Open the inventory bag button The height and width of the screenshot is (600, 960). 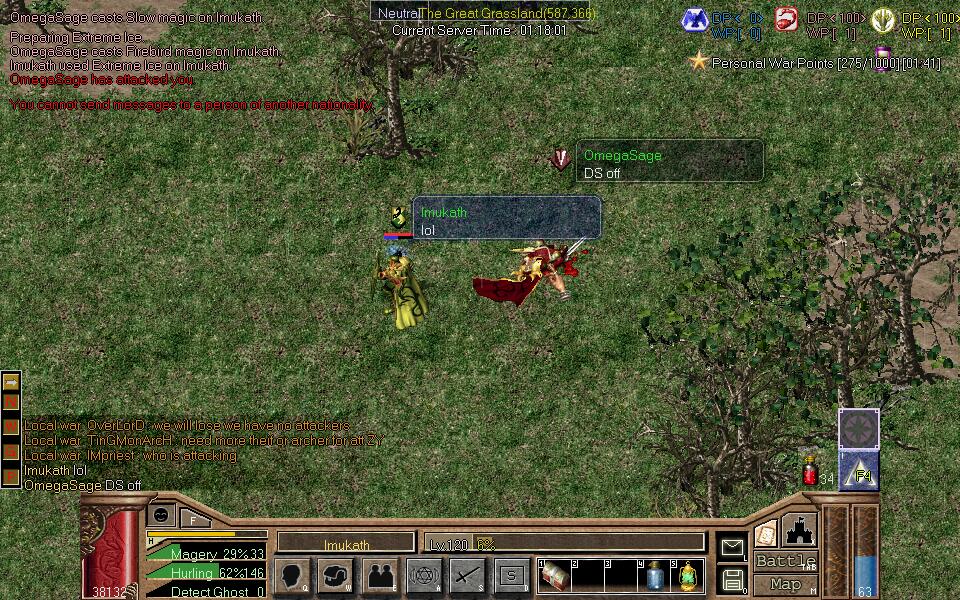pyautogui.click(x=336, y=576)
